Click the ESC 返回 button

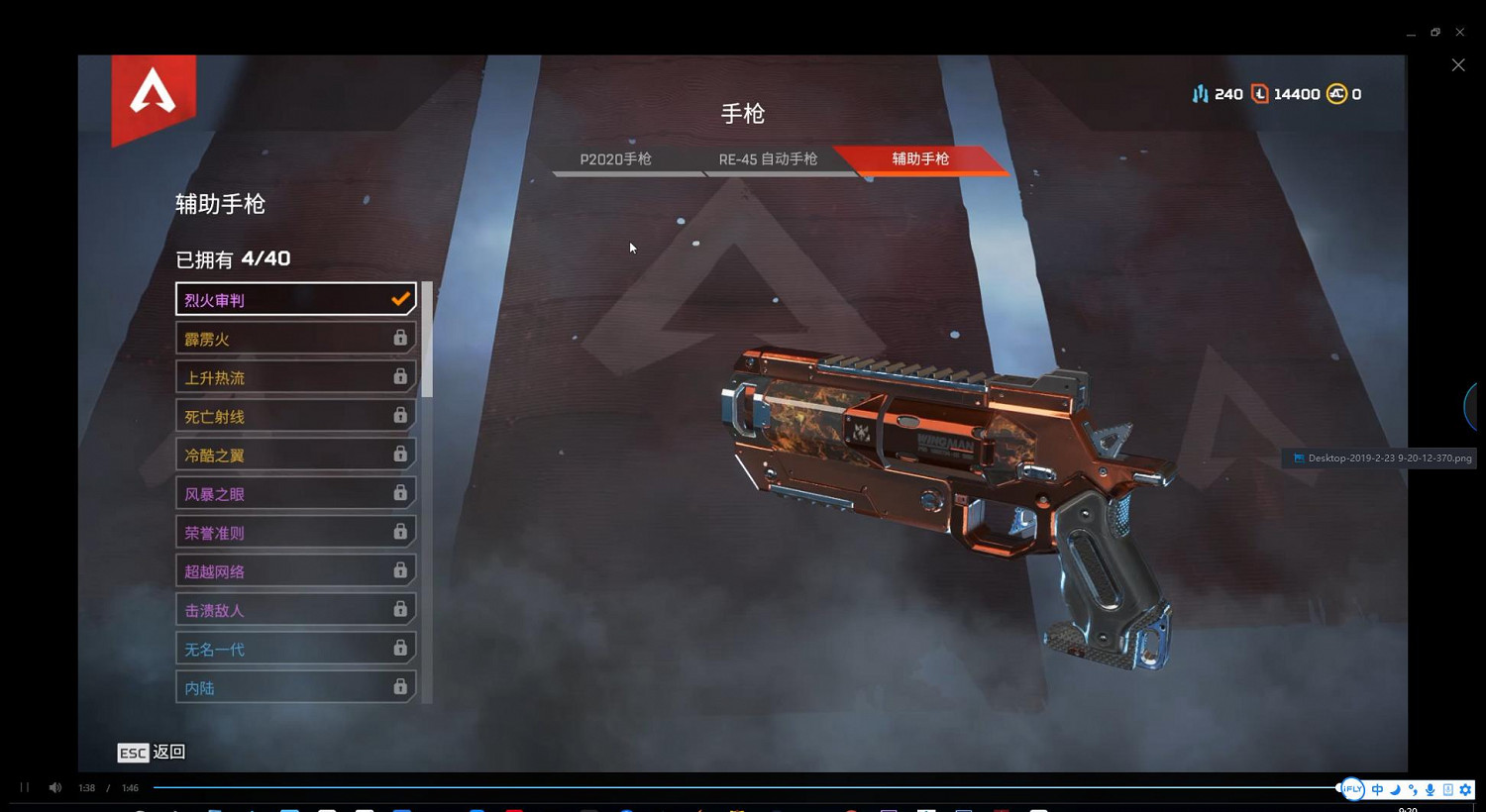pos(151,753)
